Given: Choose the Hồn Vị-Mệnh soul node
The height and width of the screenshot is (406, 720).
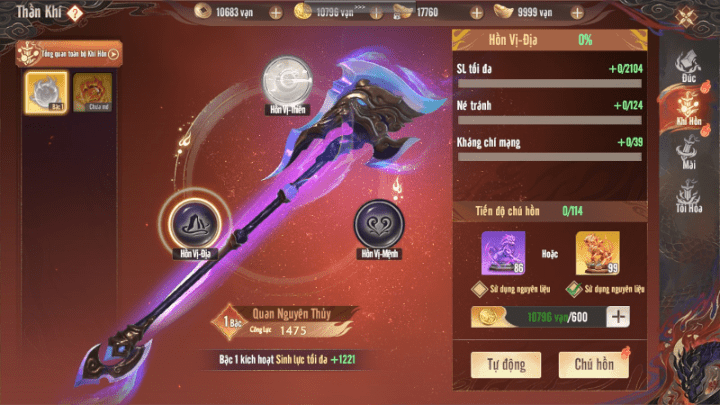Looking at the screenshot, I should coord(377,225).
